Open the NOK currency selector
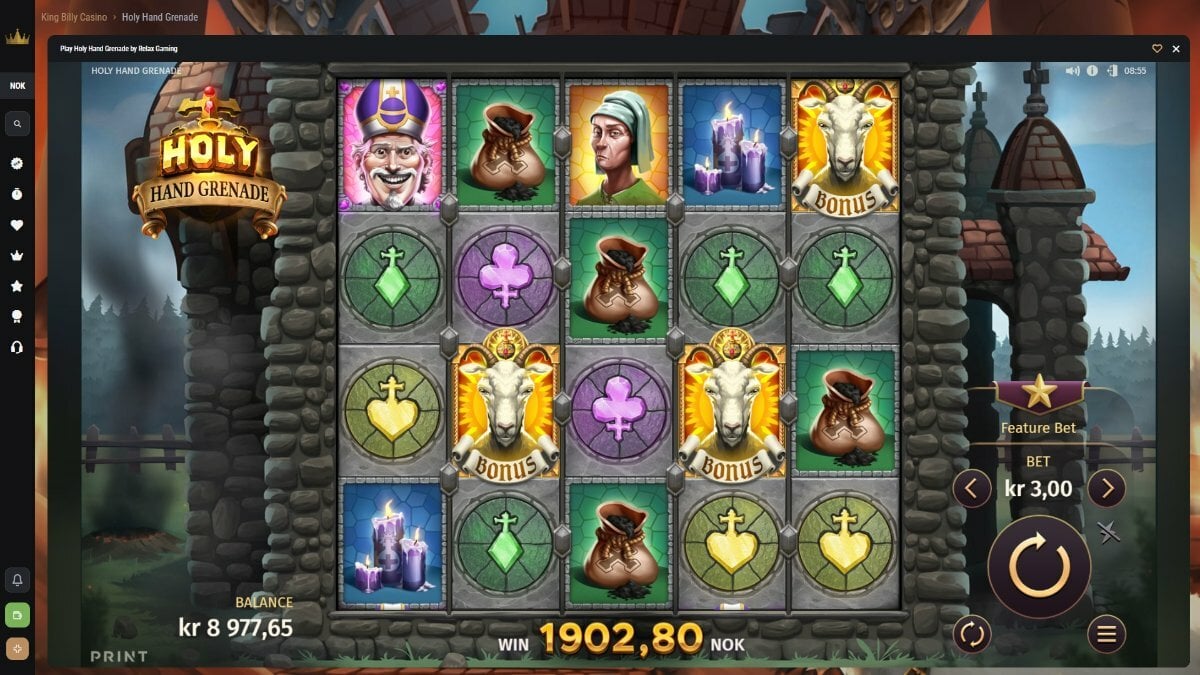This screenshot has width=1200, height=675. click(17, 86)
